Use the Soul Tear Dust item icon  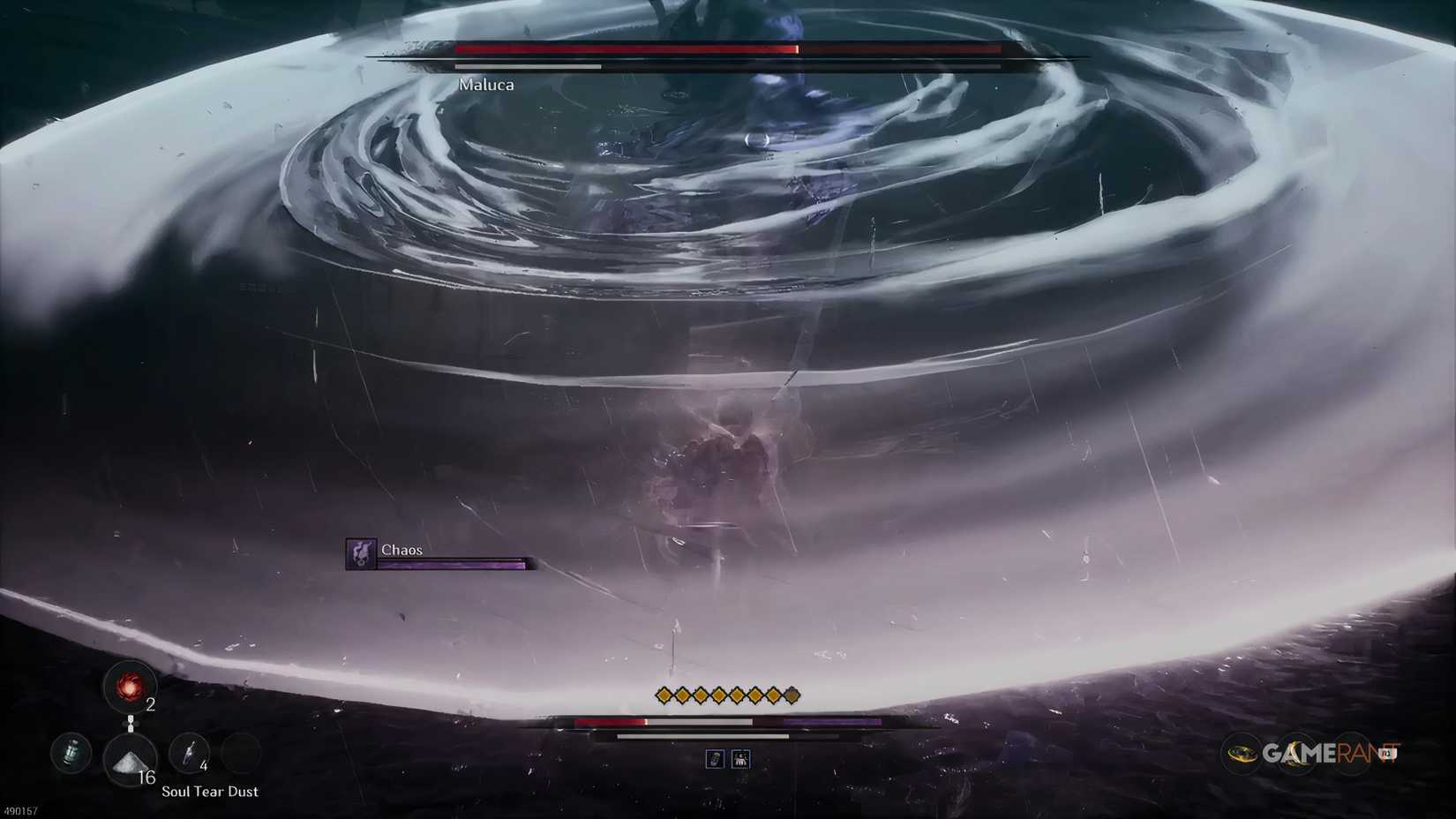pos(130,761)
